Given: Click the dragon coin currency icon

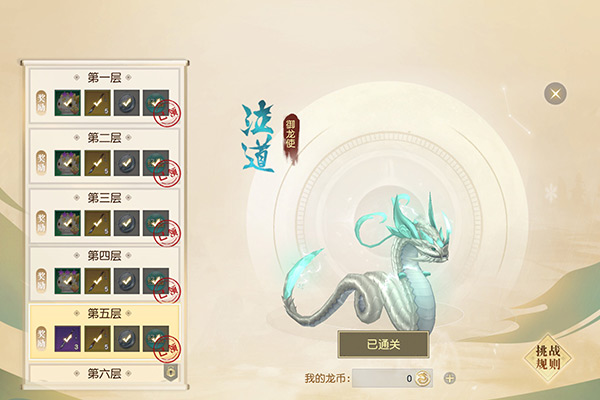Looking at the screenshot, I should click(x=424, y=379).
